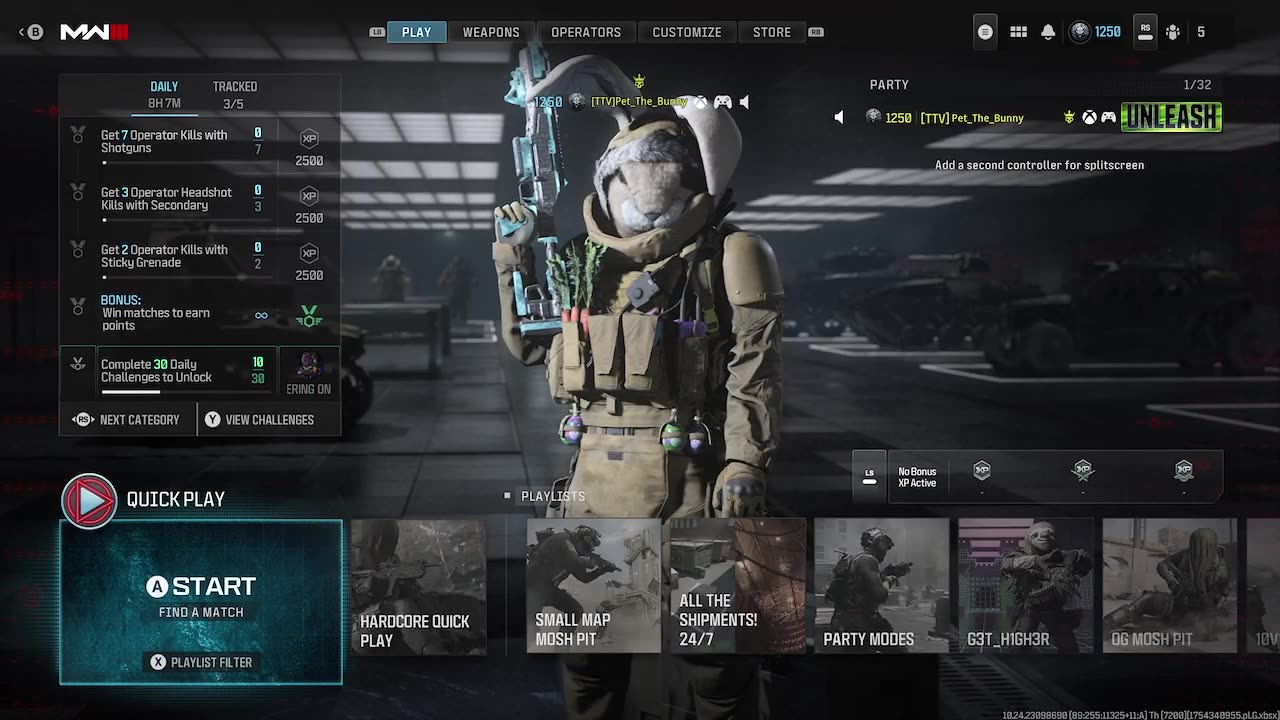Open the Operators tab
The image size is (1280, 720).
[x=585, y=32]
